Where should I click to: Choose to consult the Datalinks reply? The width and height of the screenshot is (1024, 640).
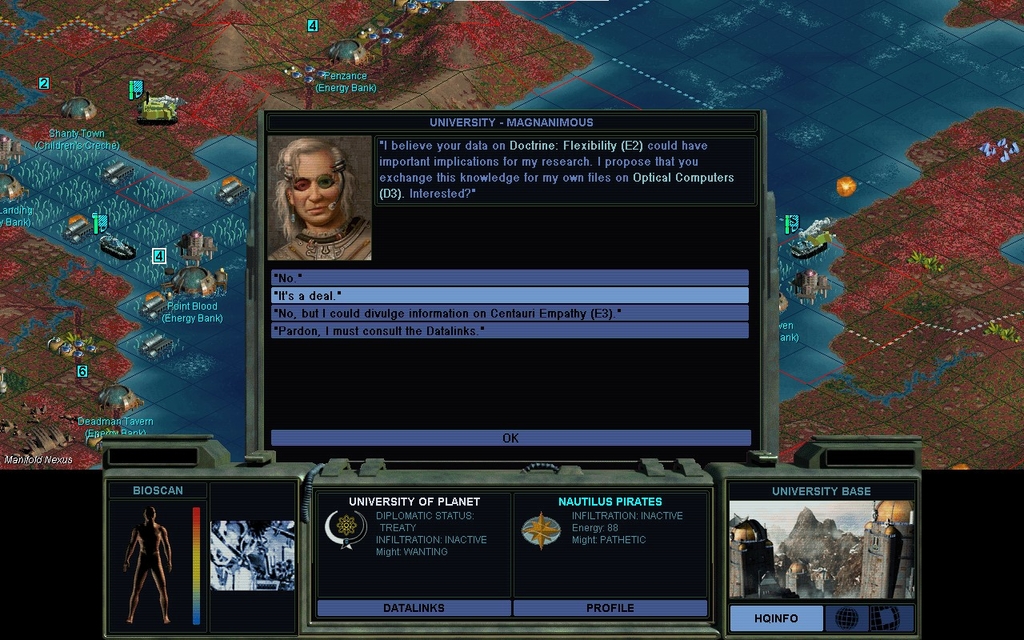coord(509,330)
